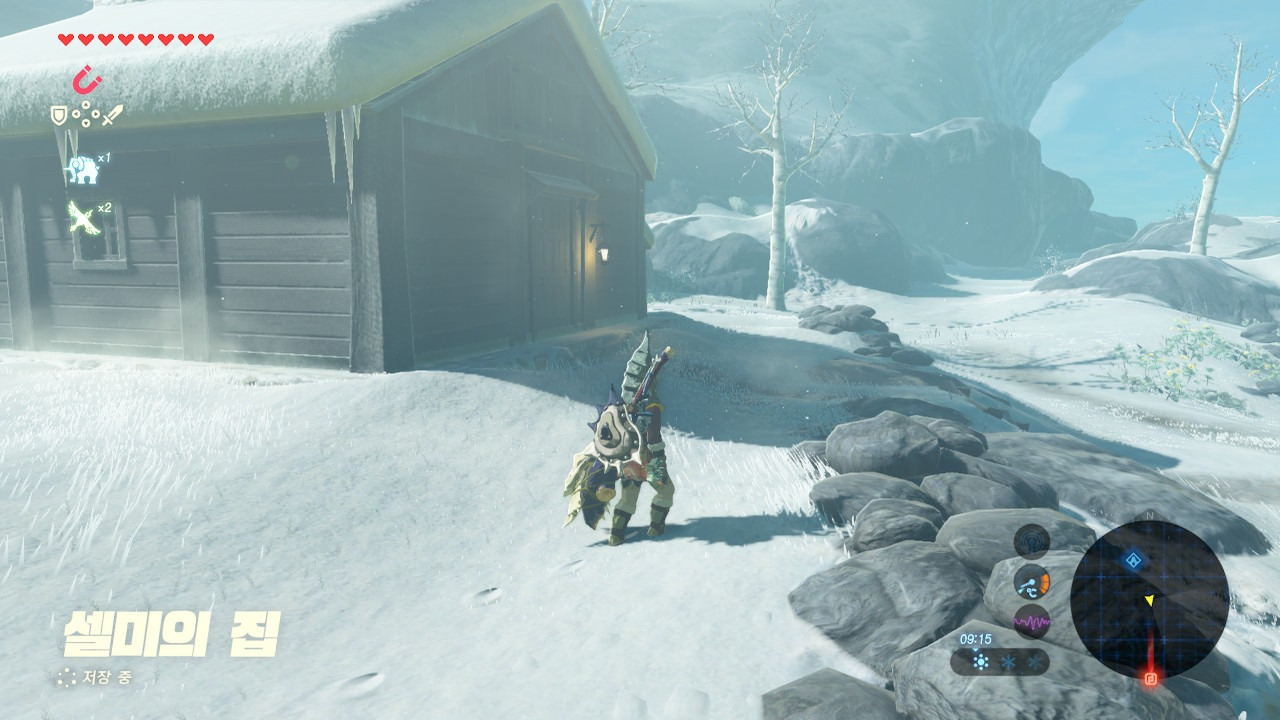Select the Magnesis magnet rune icon
This screenshot has width=1280, height=720.
pos(89,78)
